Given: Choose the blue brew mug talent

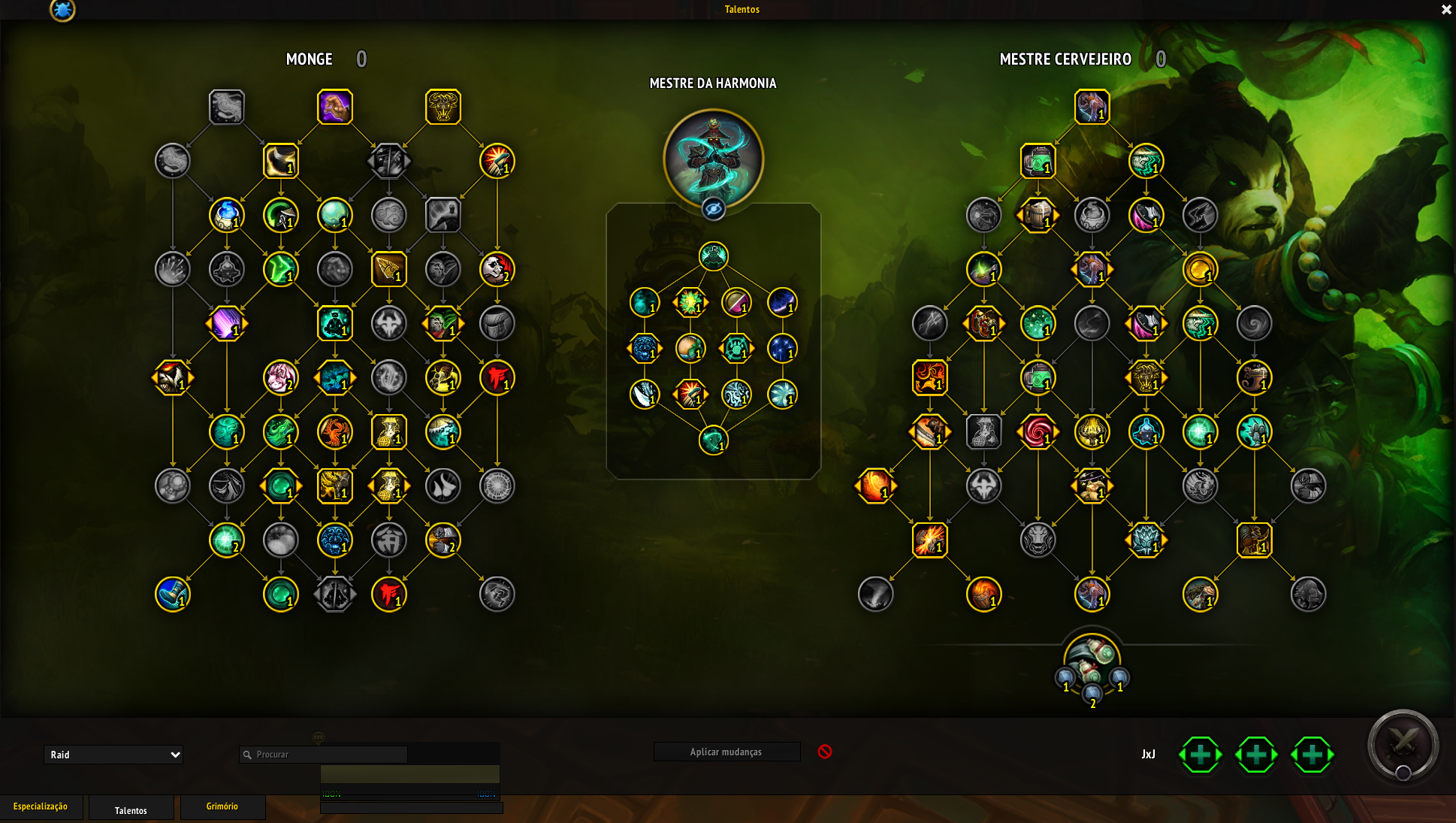Looking at the screenshot, I should pyautogui.click(x=172, y=594).
